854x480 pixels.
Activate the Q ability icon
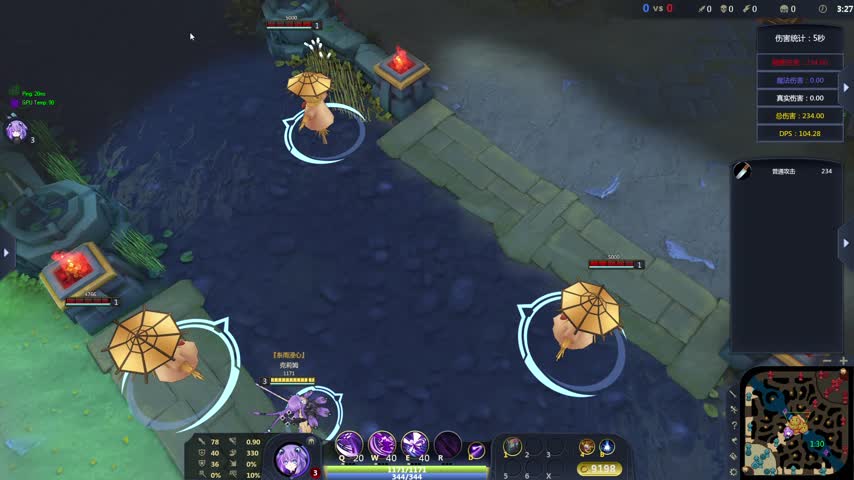[x=349, y=444]
